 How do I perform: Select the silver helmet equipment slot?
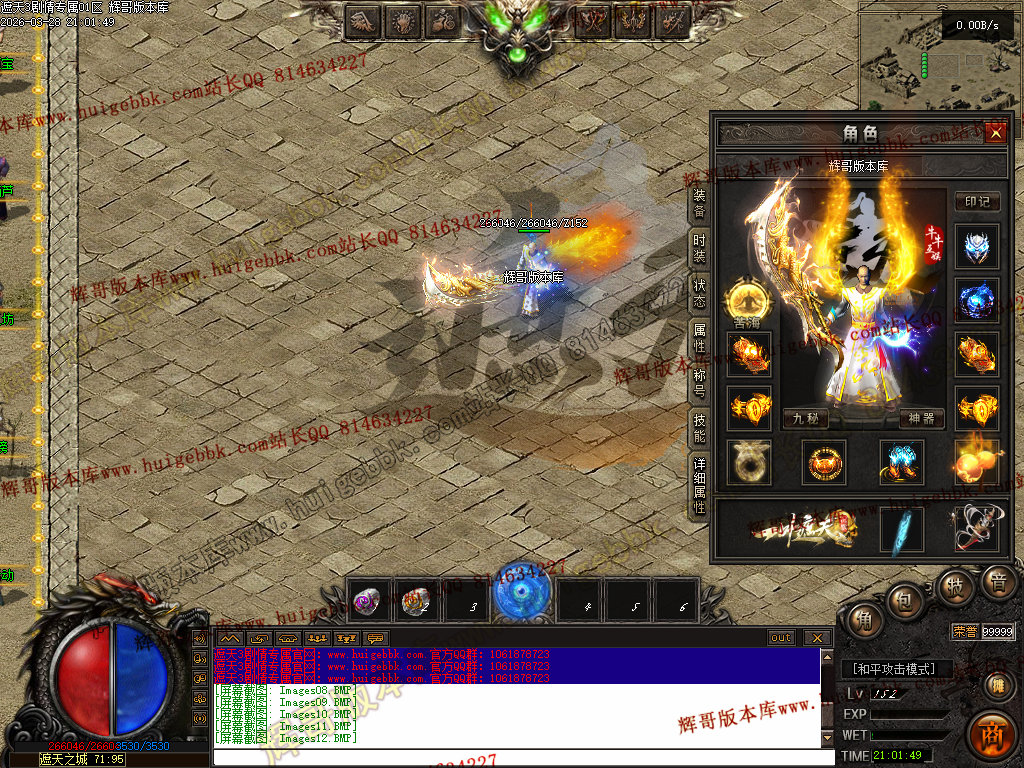click(976, 247)
